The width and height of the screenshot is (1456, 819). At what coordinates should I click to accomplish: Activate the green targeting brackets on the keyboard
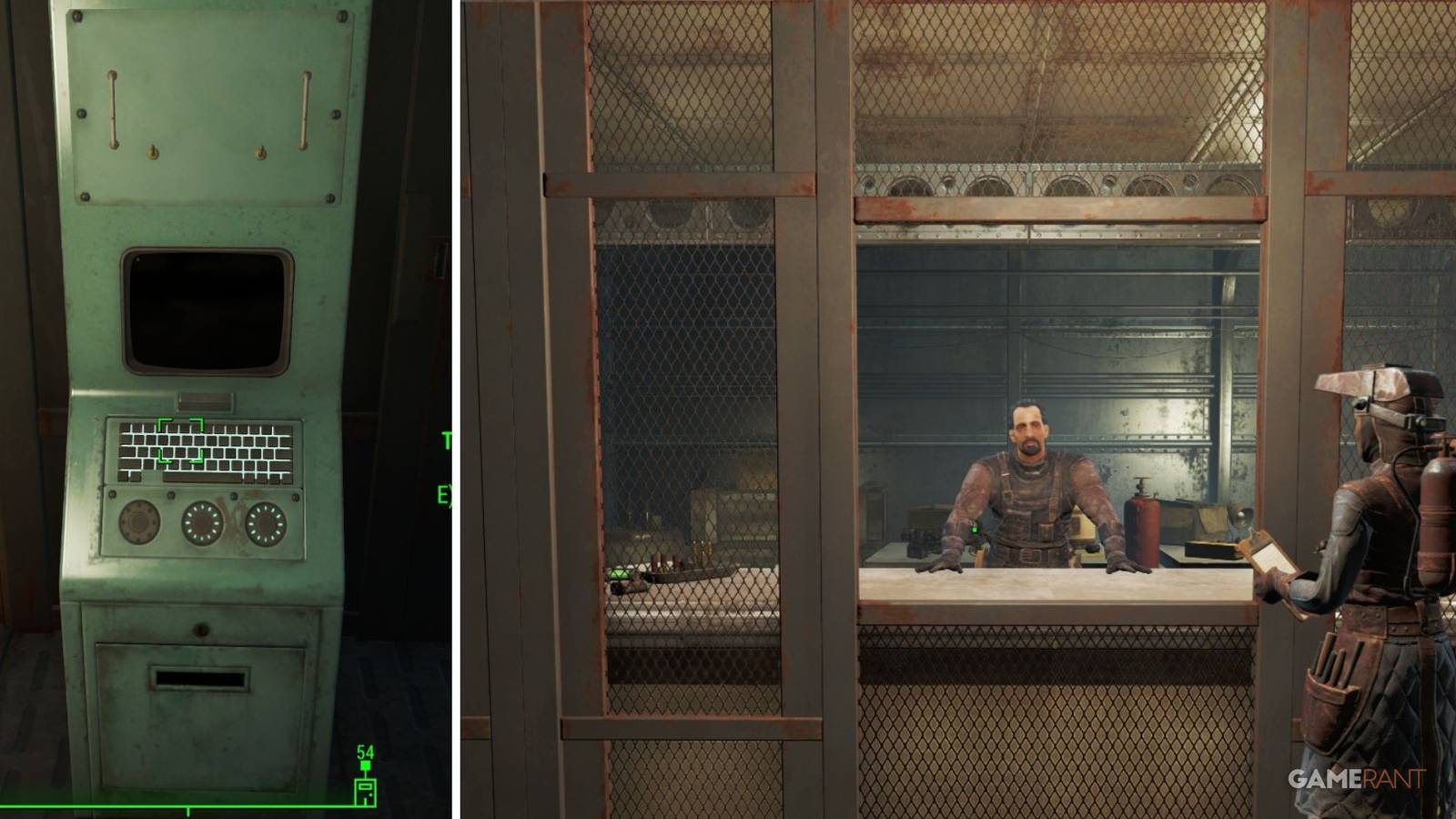point(182,440)
